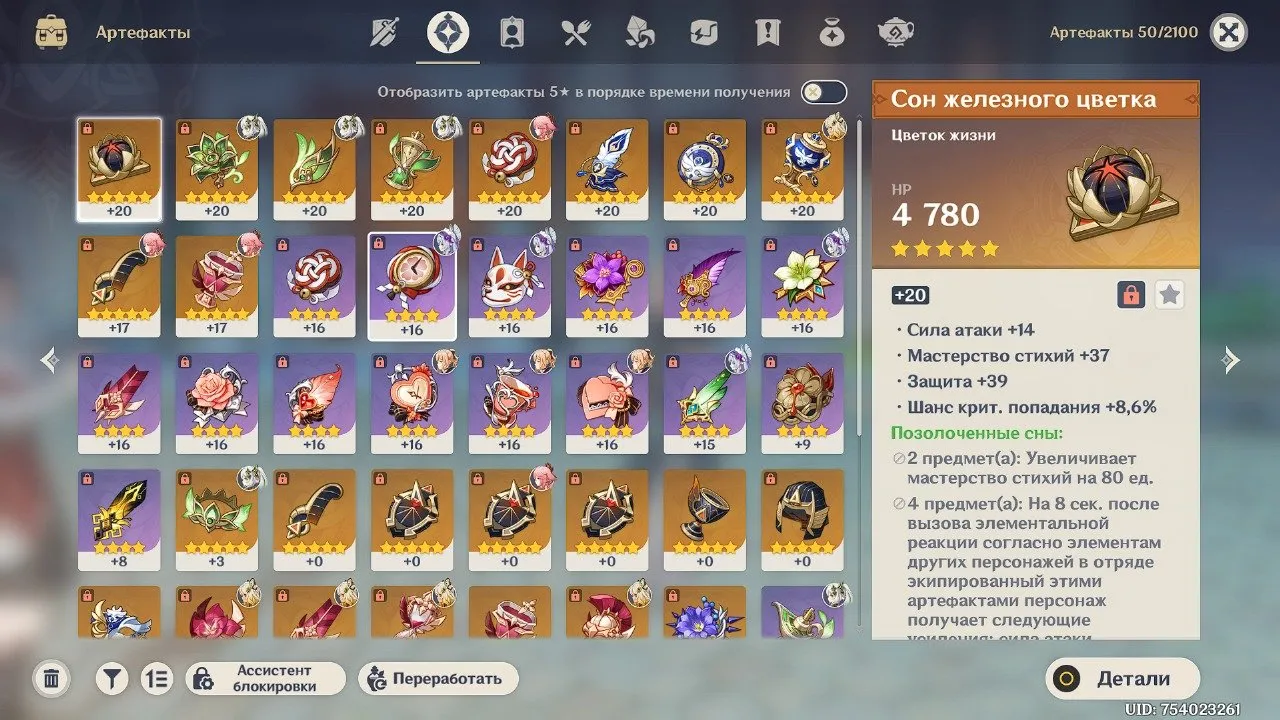Enable the 'Отобразить артефакты 5★' toggle switch
Screen dimensions: 1280x720
822,90
